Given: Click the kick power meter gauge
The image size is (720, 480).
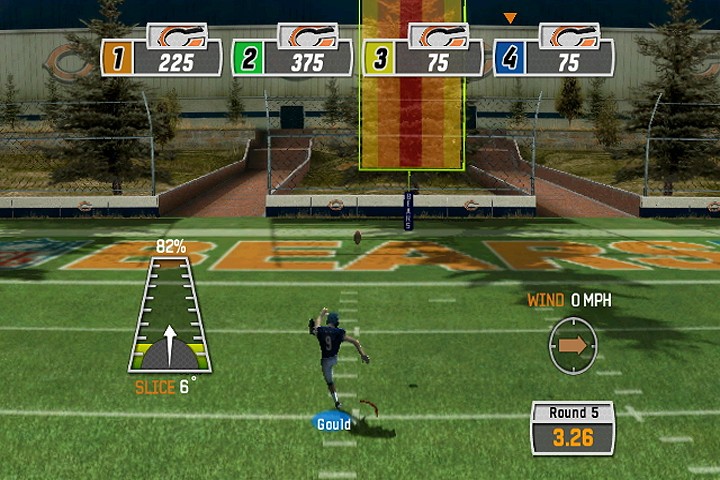Looking at the screenshot, I should (169, 314).
